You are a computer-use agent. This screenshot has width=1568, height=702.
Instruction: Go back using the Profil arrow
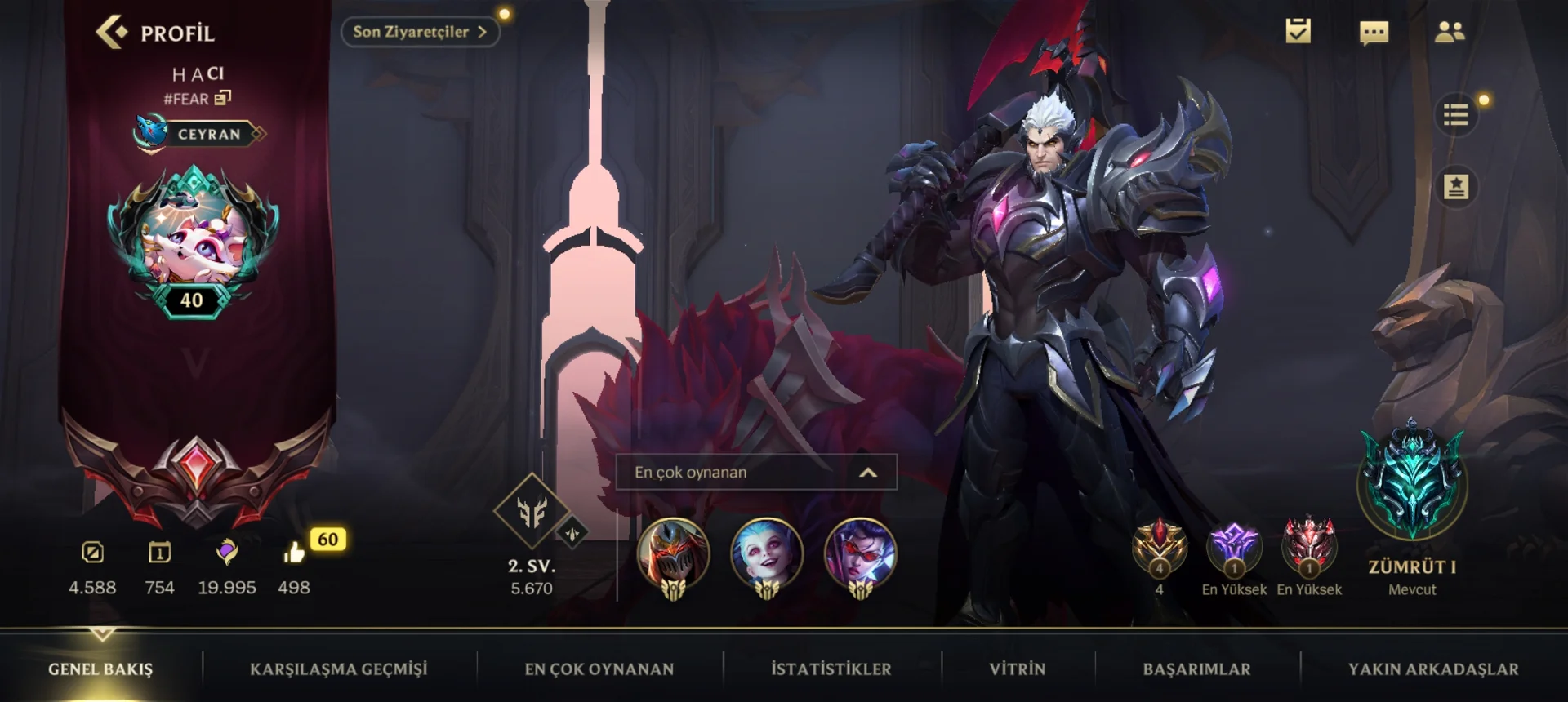pos(112,33)
